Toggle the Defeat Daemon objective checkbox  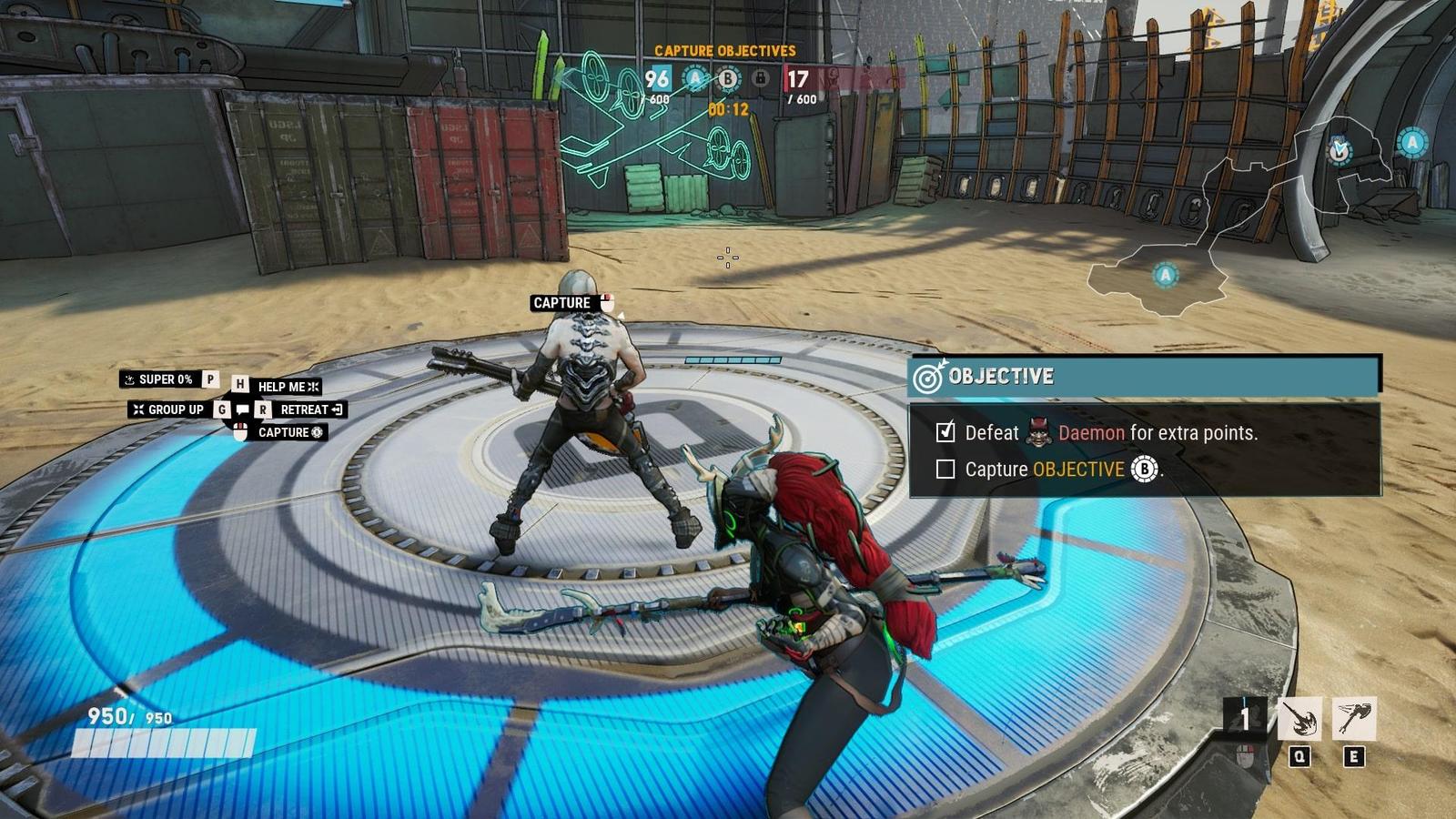point(945,432)
